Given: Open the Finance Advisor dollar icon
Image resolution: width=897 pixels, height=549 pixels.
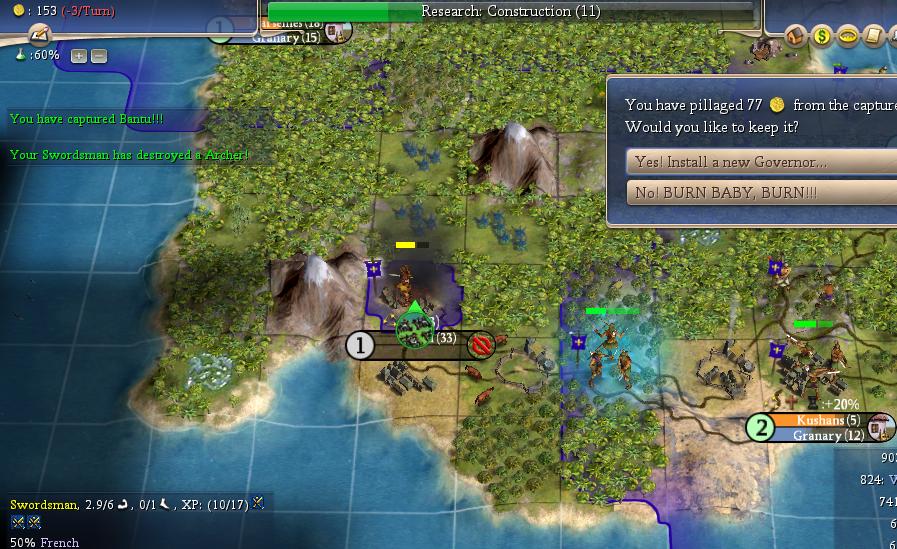Looking at the screenshot, I should [x=822, y=37].
